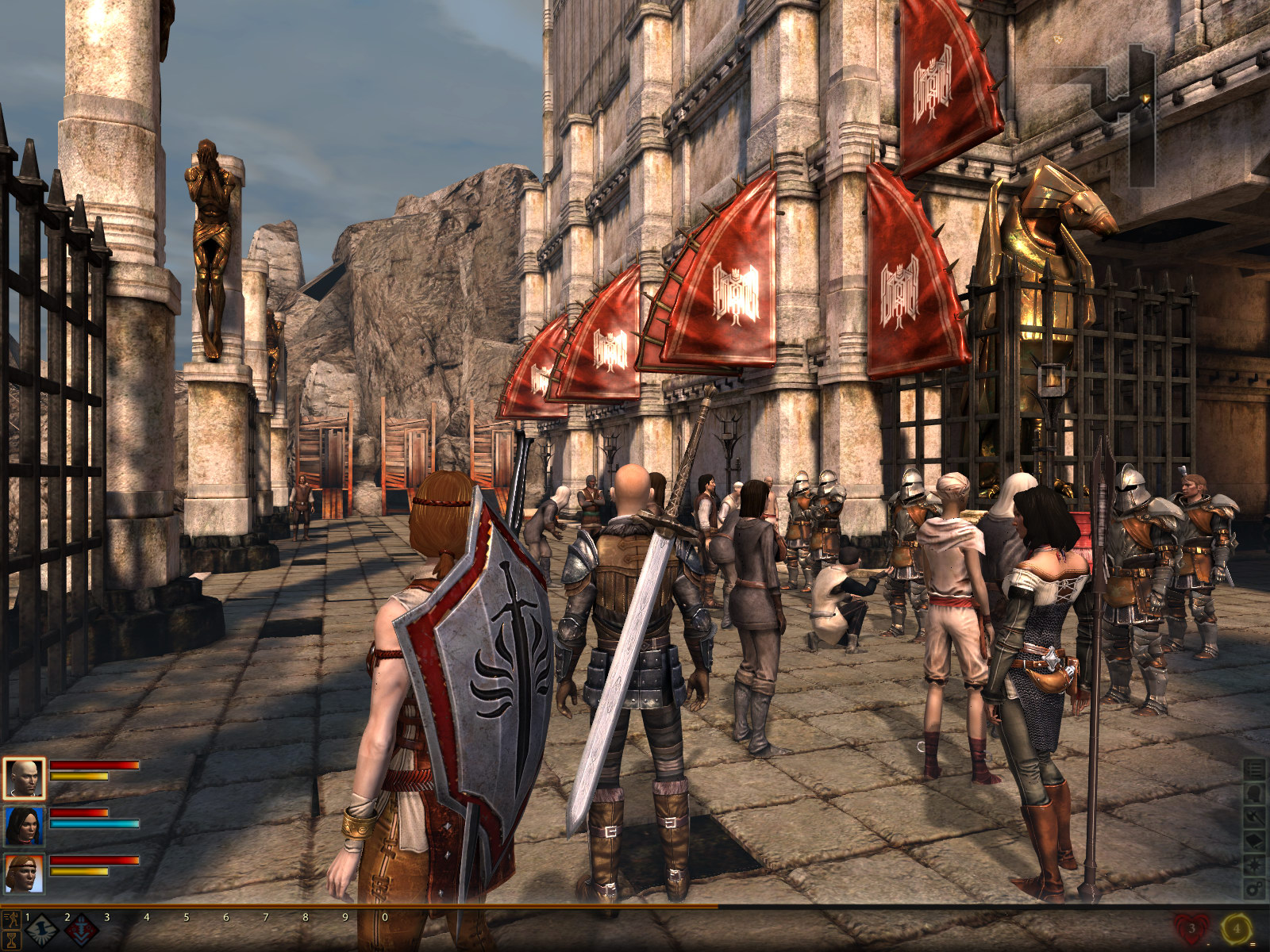Select the dark-haired mage party portrait
The image size is (1270, 952).
(x=24, y=826)
